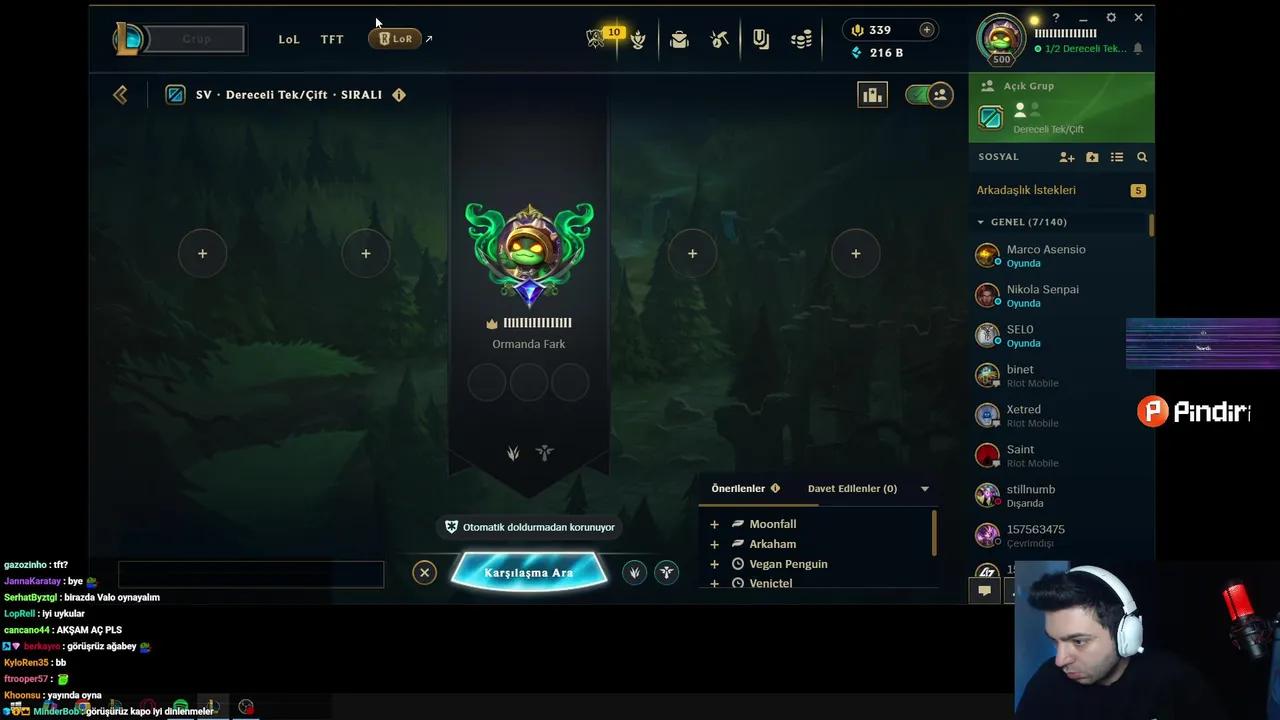Select the Önerilenler tab in the suggestions panel
1280x720 pixels.
point(738,488)
